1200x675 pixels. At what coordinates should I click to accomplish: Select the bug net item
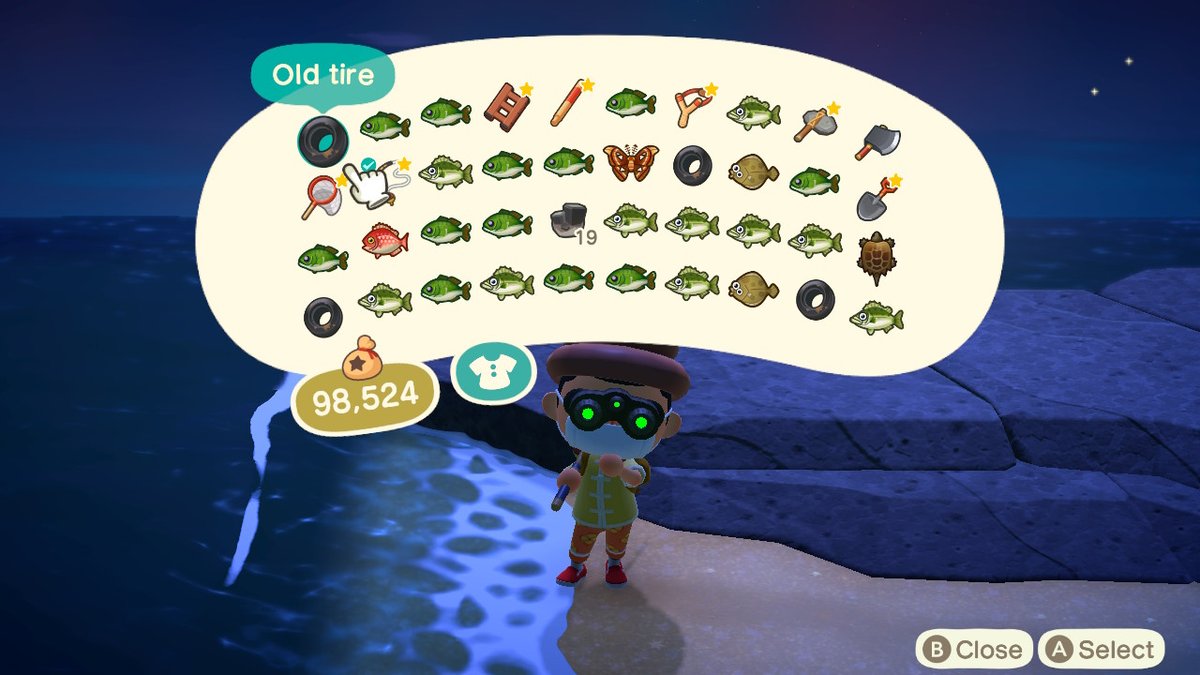322,197
